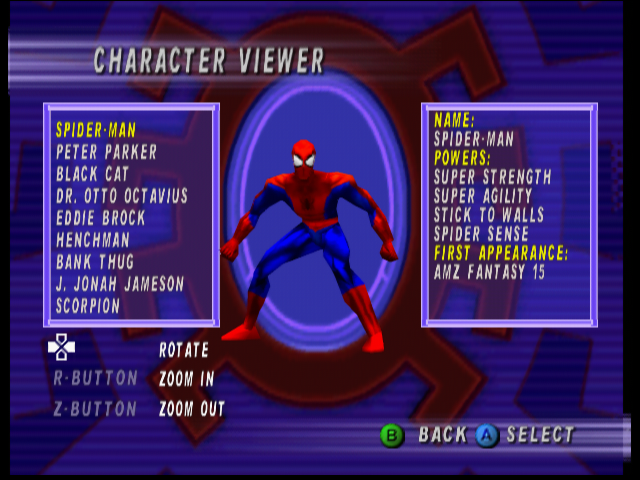Choose Scorpion from the character list
640x480 pixels.
tap(88, 306)
